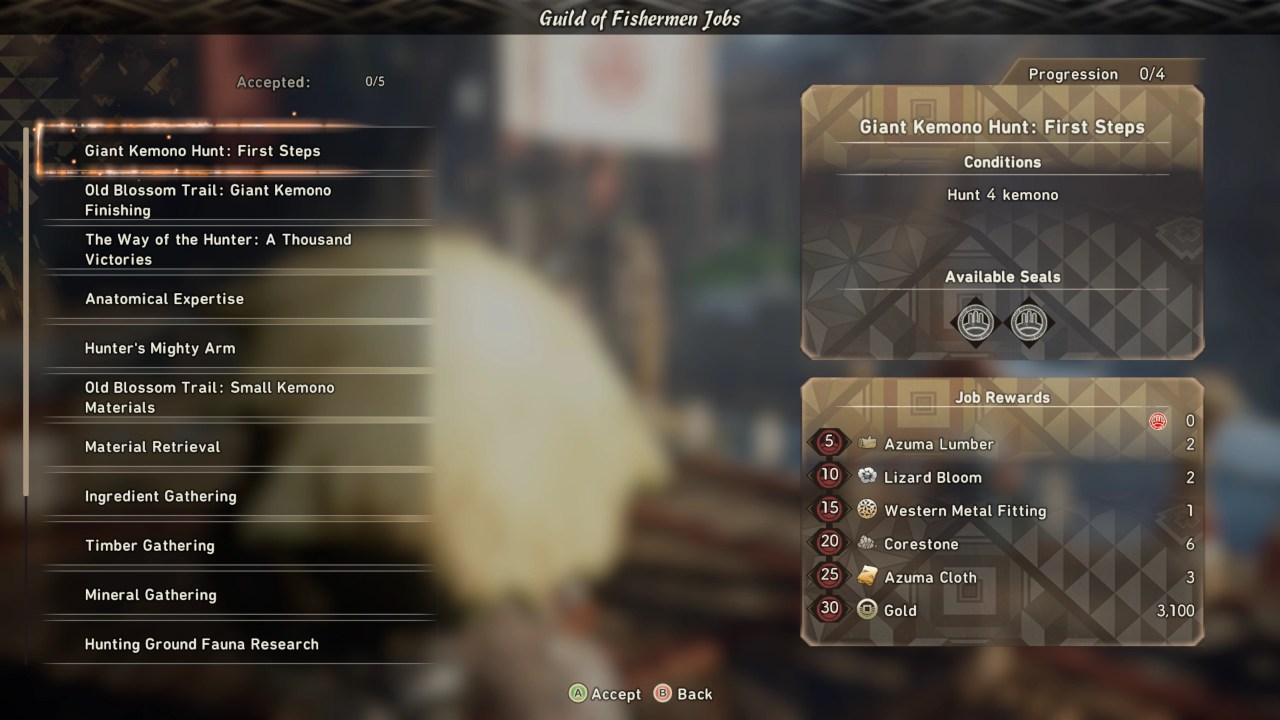Click the Azuma Cloth reward icon
This screenshot has height=720, width=1280.
tap(867, 577)
